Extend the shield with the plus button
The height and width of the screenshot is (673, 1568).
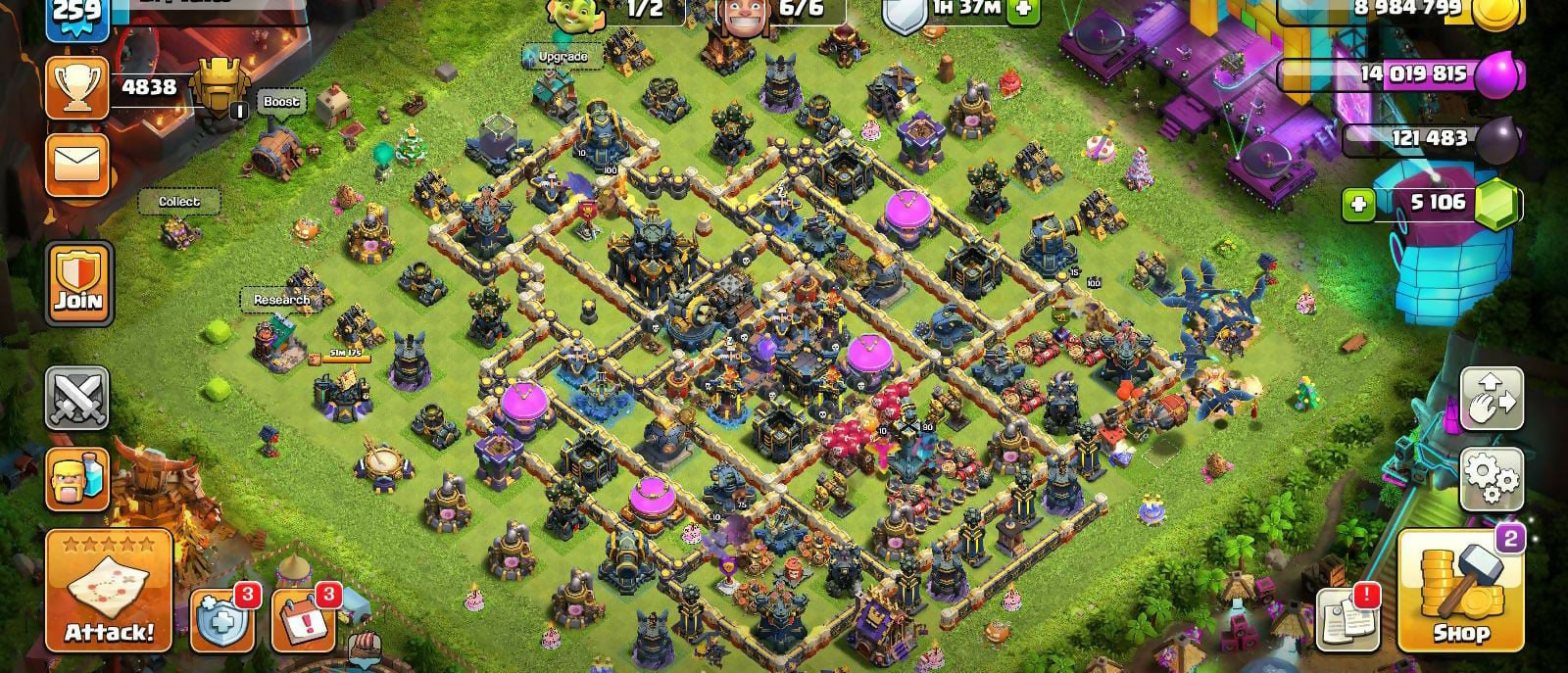tap(1022, 10)
